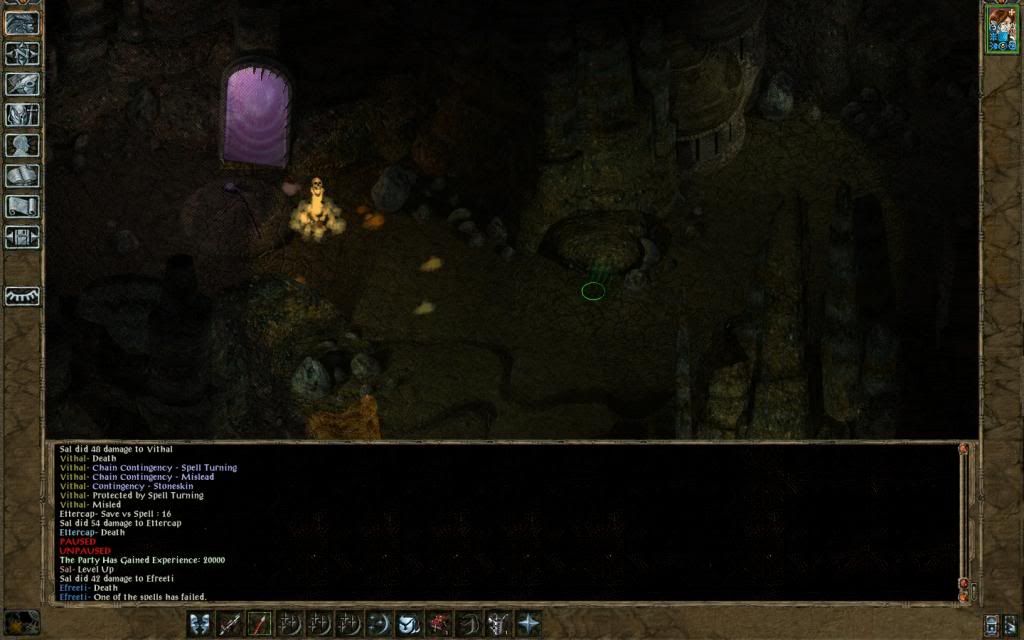Screen dimensions: 1024x640
Task: Open the inventory screen
Action: 23,115
